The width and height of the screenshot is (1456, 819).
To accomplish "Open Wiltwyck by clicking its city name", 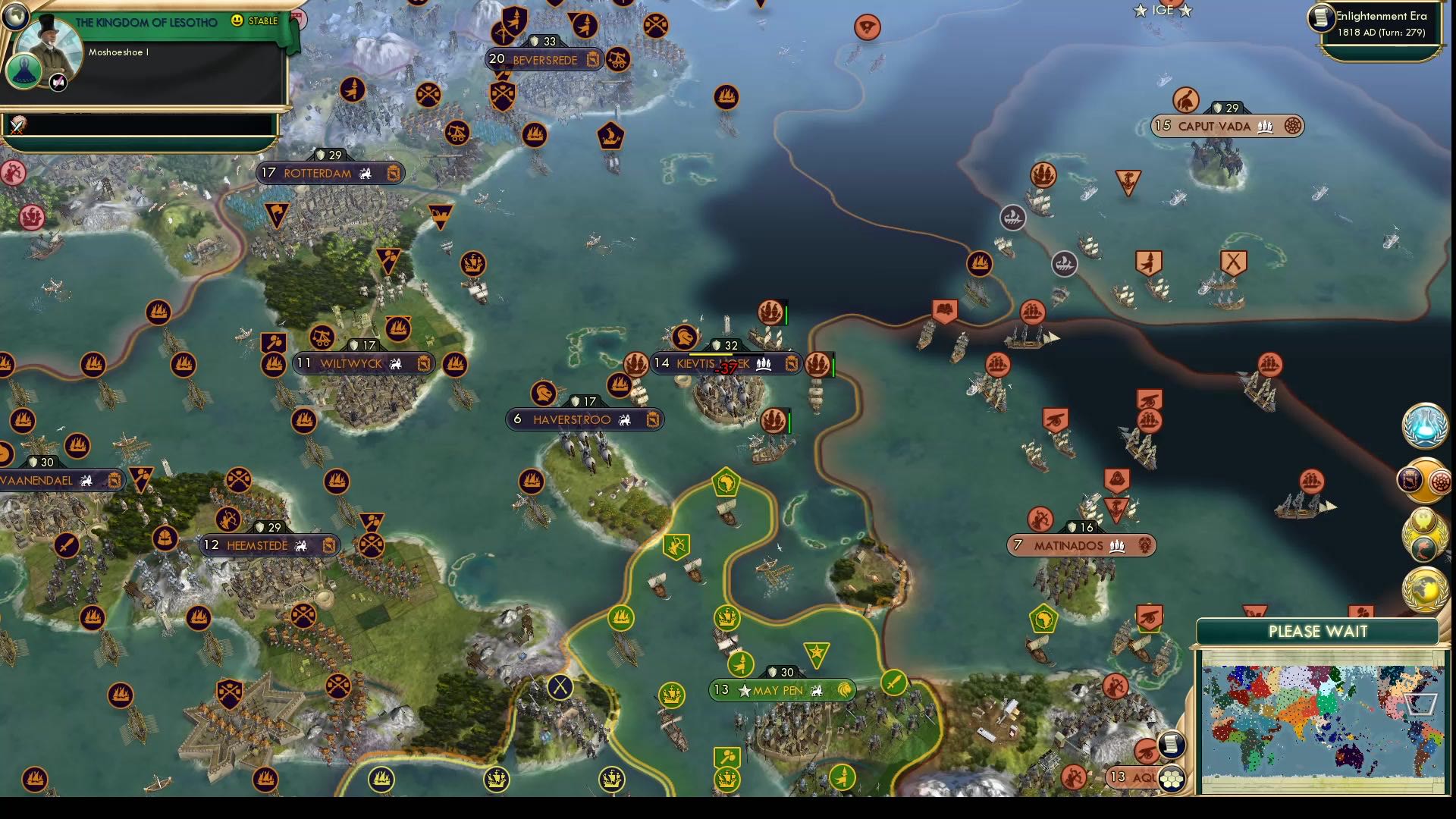I will click(x=353, y=363).
